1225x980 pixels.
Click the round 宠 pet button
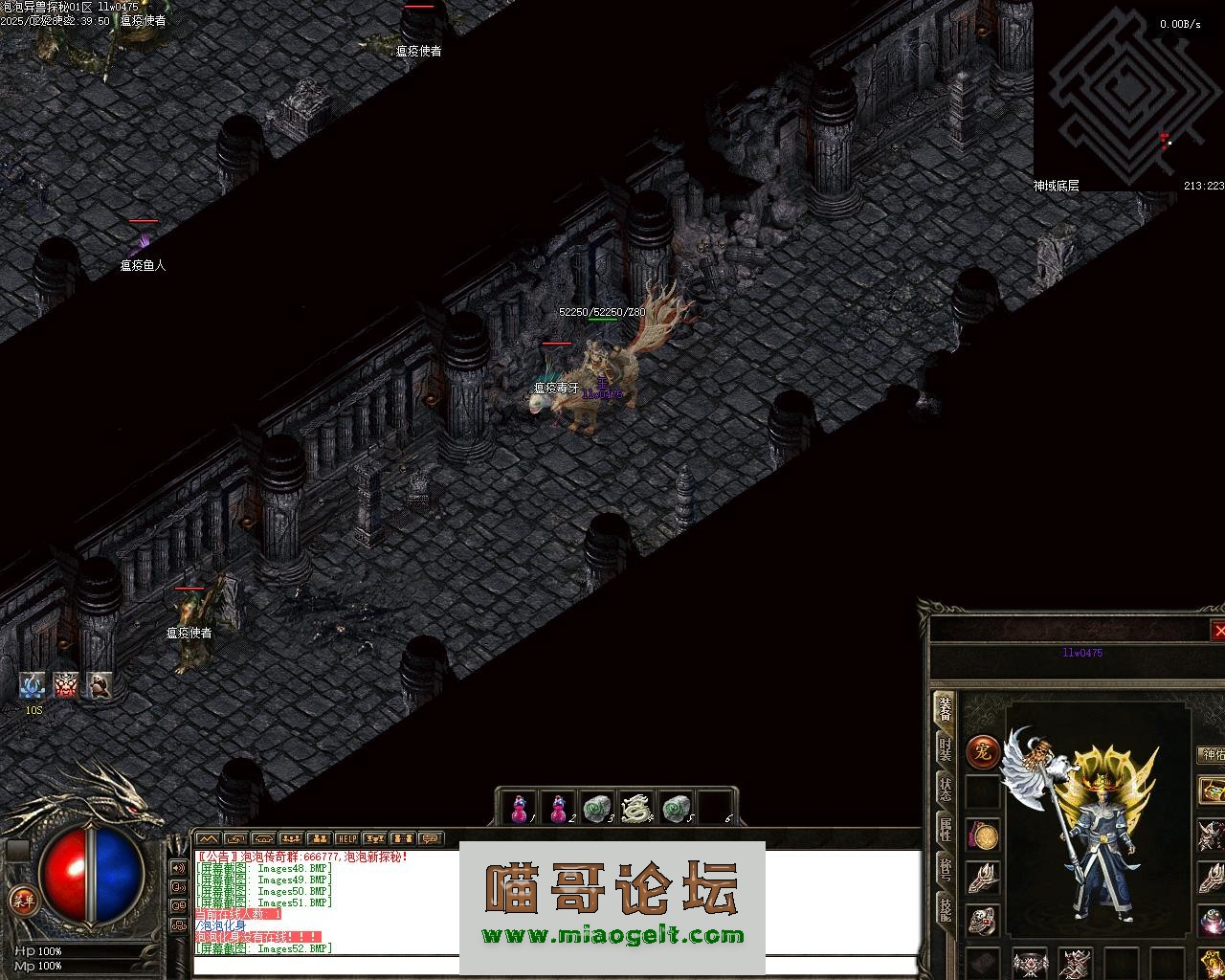click(x=982, y=752)
